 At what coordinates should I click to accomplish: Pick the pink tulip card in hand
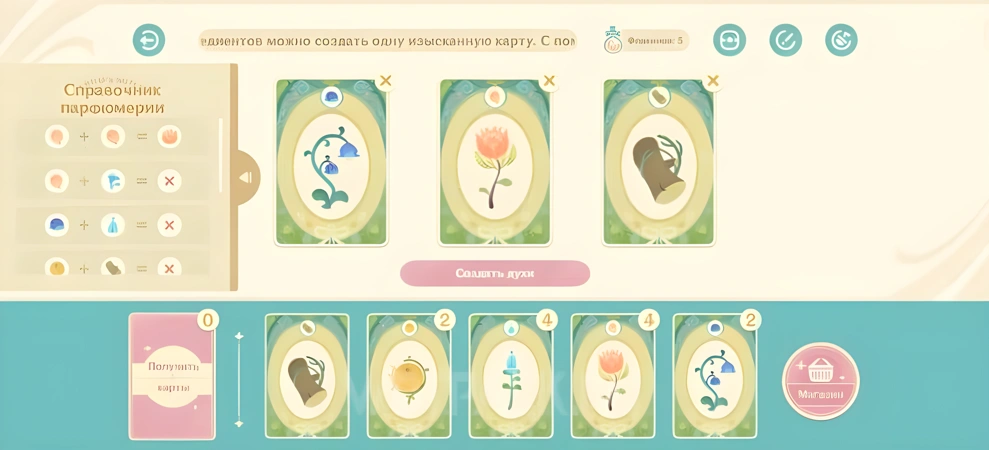point(612,377)
